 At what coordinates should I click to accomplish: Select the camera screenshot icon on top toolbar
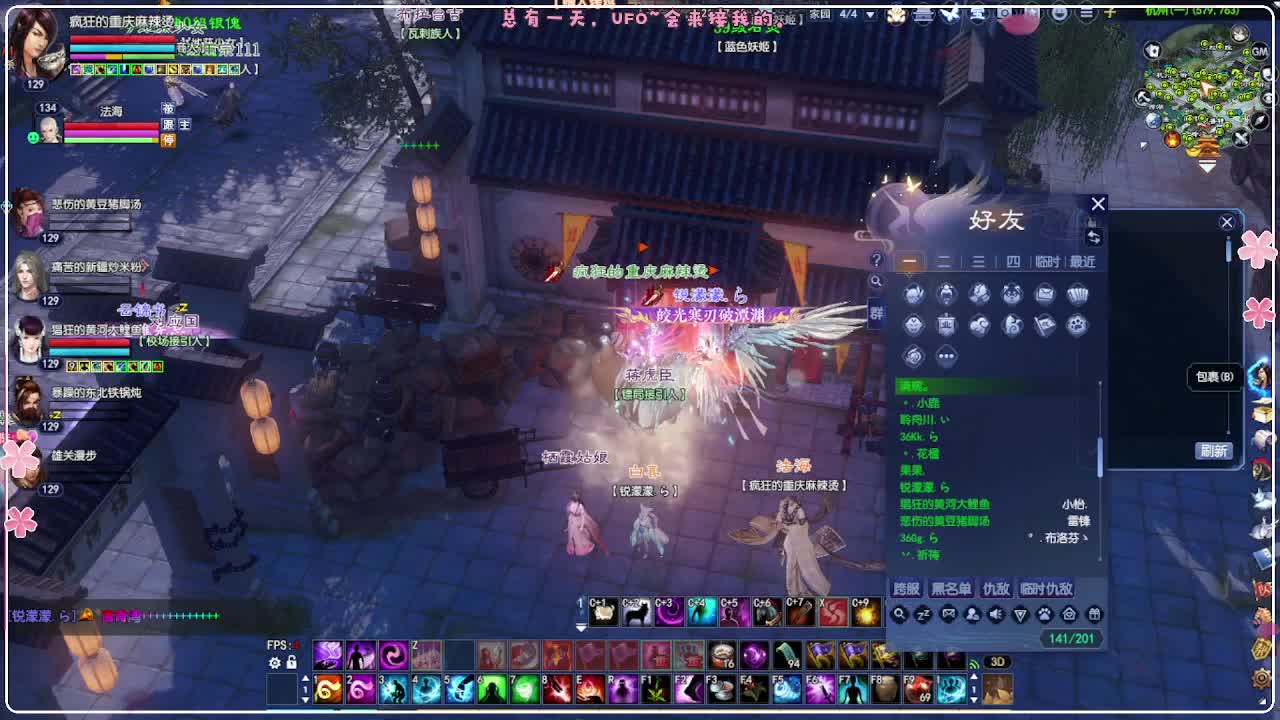(1004, 12)
